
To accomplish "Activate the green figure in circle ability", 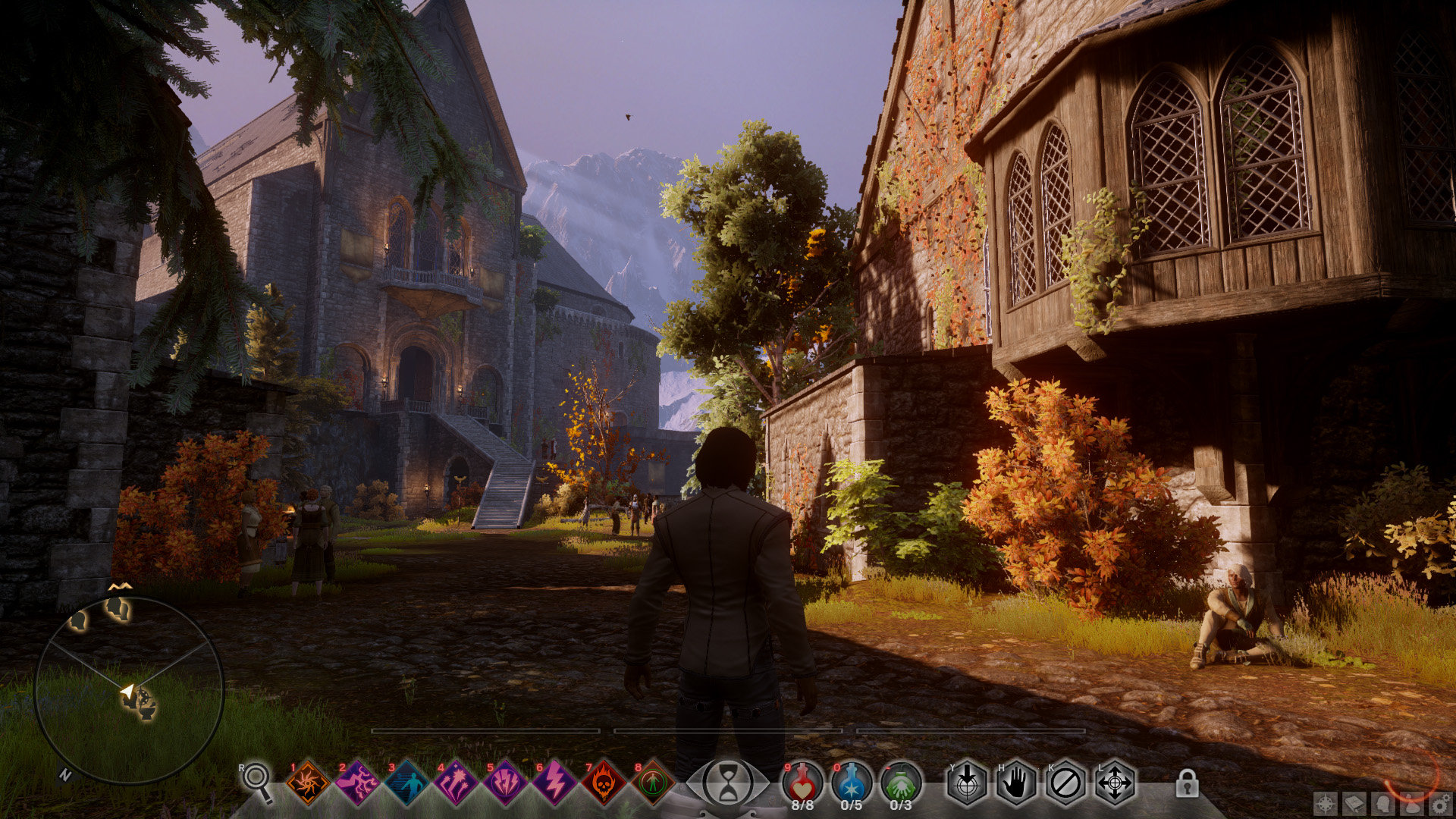I will (653, 783).
